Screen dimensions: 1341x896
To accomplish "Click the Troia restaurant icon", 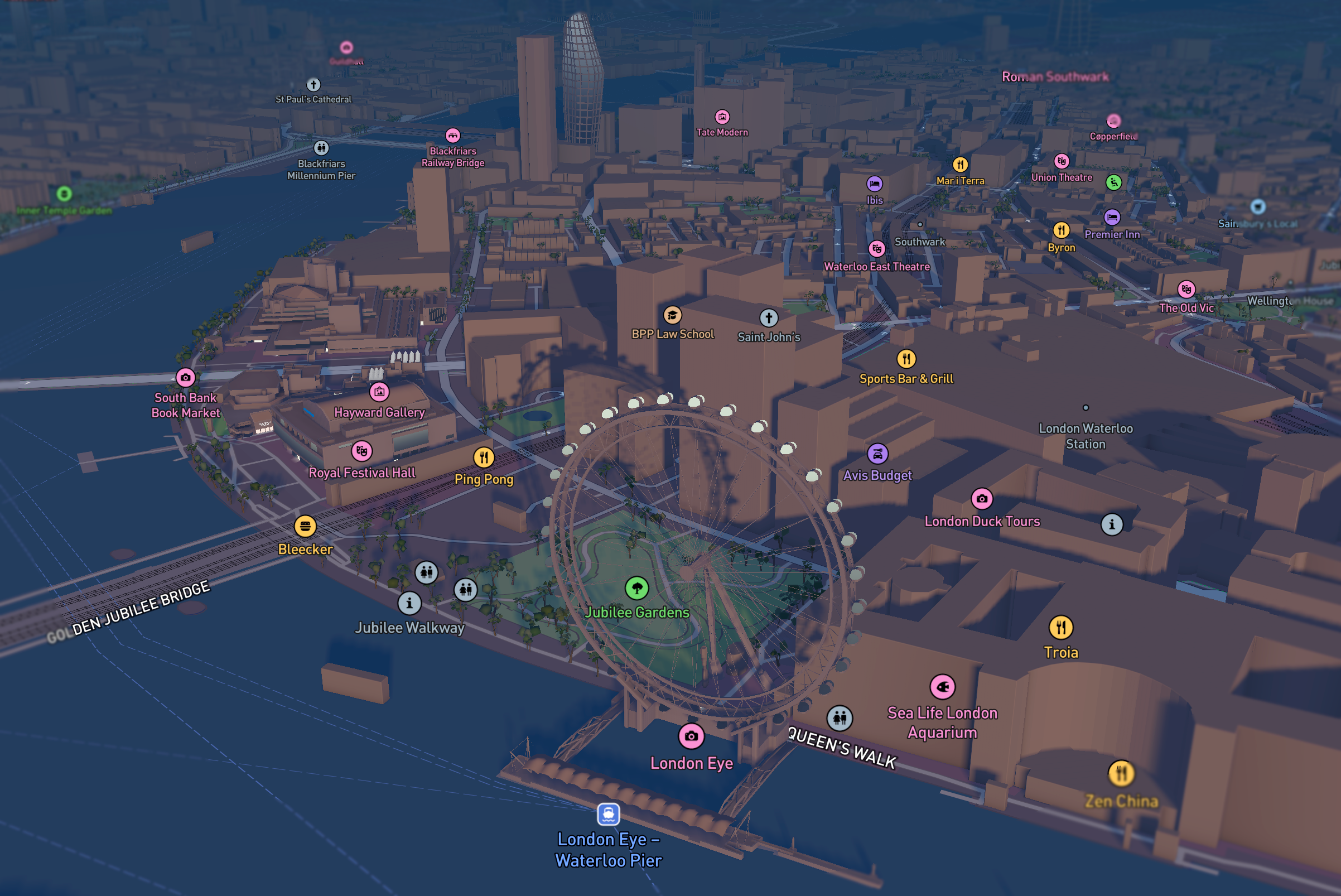I will 1061,627.
